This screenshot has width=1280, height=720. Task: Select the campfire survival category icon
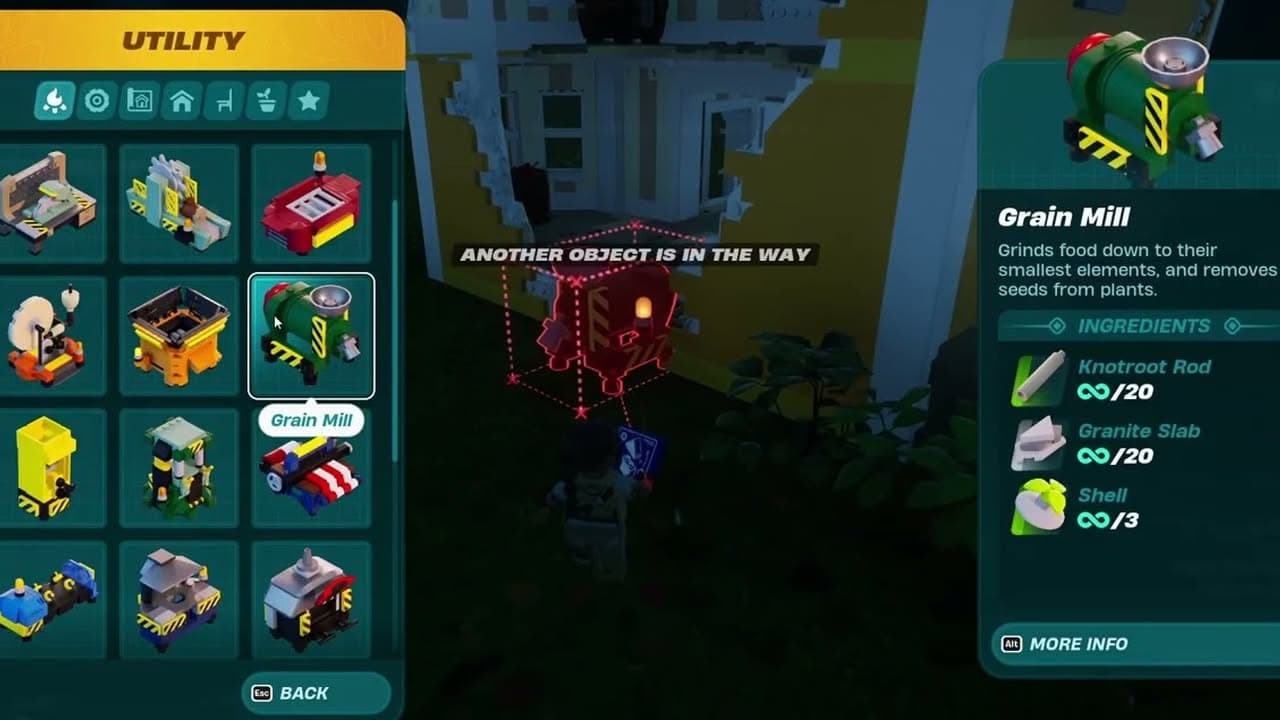tap(54, 101)
